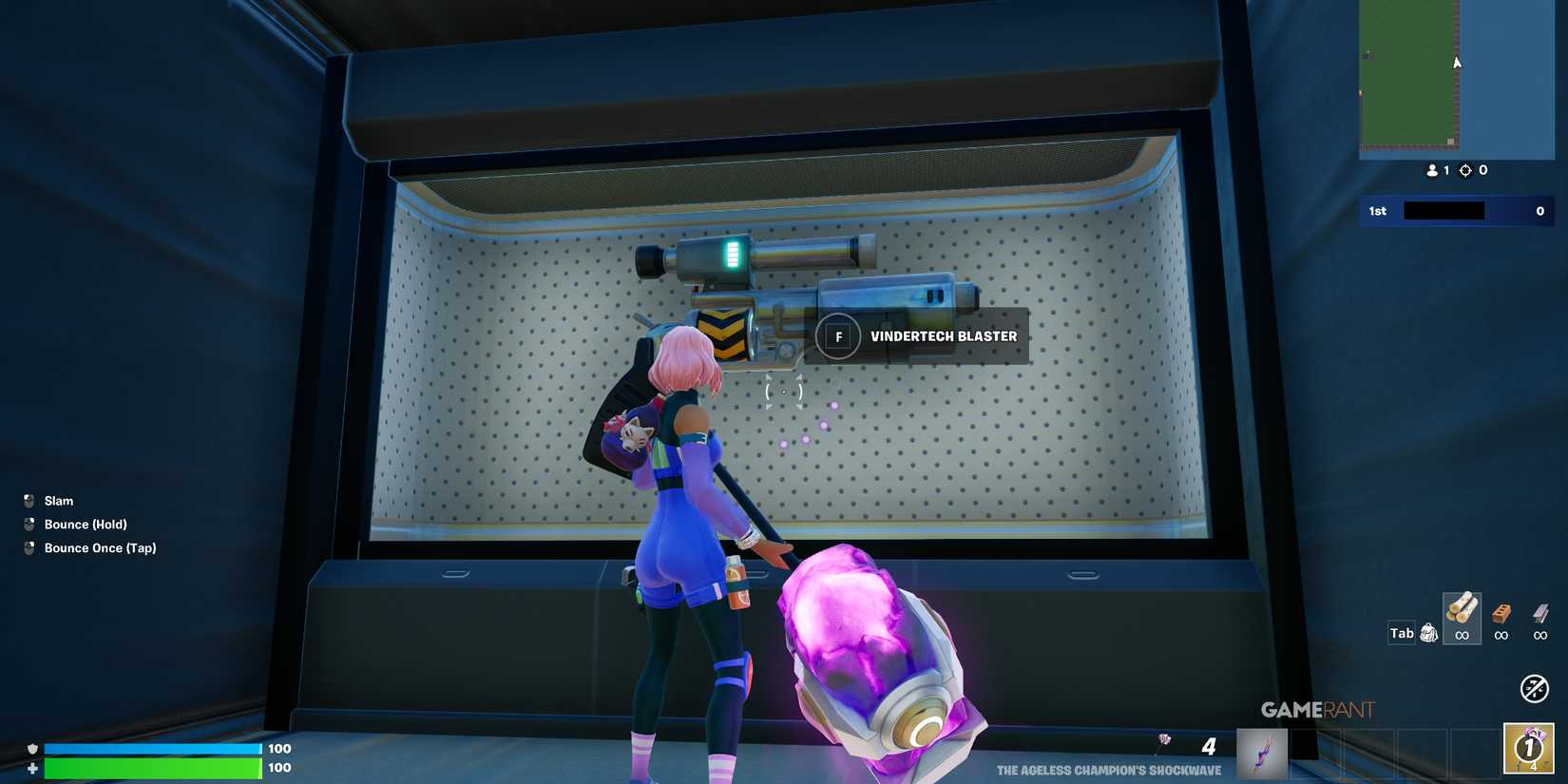
Task: Select the pickaxe thumbnail in the hotbar
Action: tap(1260, 752)
